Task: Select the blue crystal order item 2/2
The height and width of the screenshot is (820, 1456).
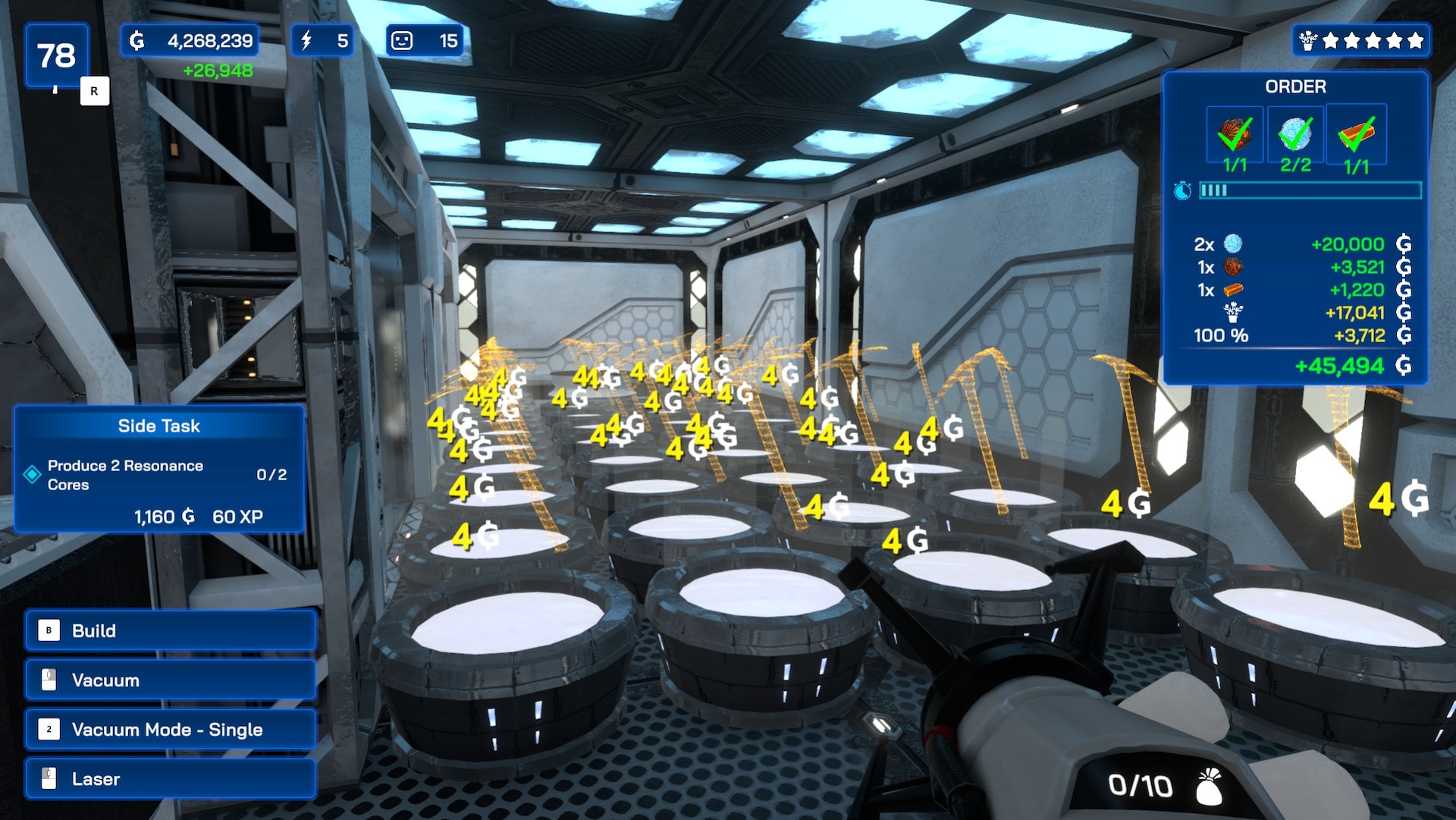Action: 1295,135
